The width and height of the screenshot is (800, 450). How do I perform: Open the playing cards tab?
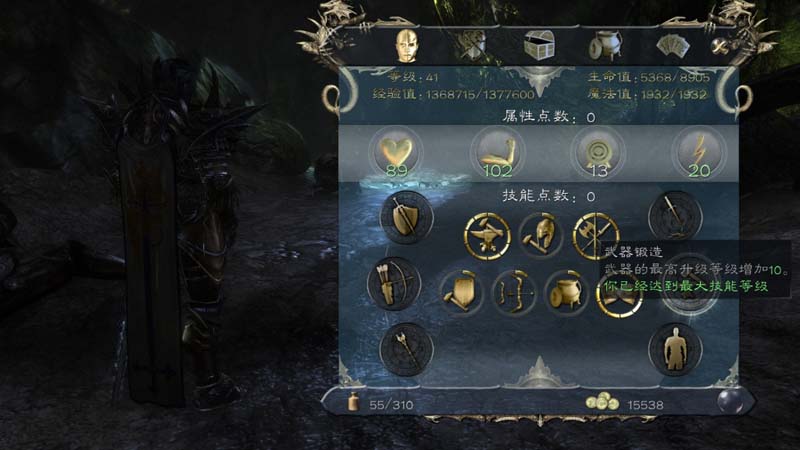(x=669, y=45)
